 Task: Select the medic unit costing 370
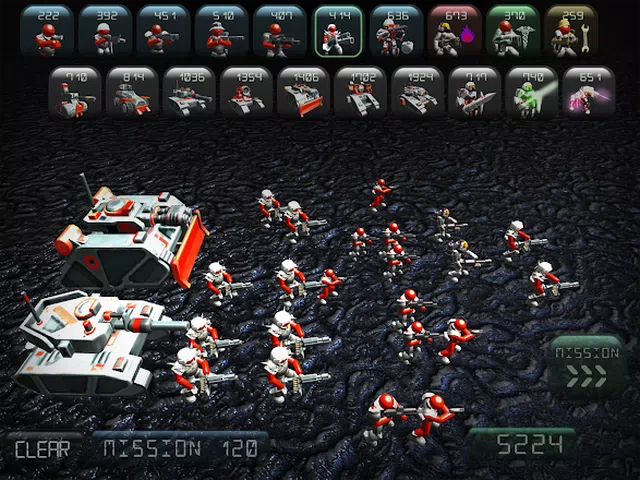[514, 32]
